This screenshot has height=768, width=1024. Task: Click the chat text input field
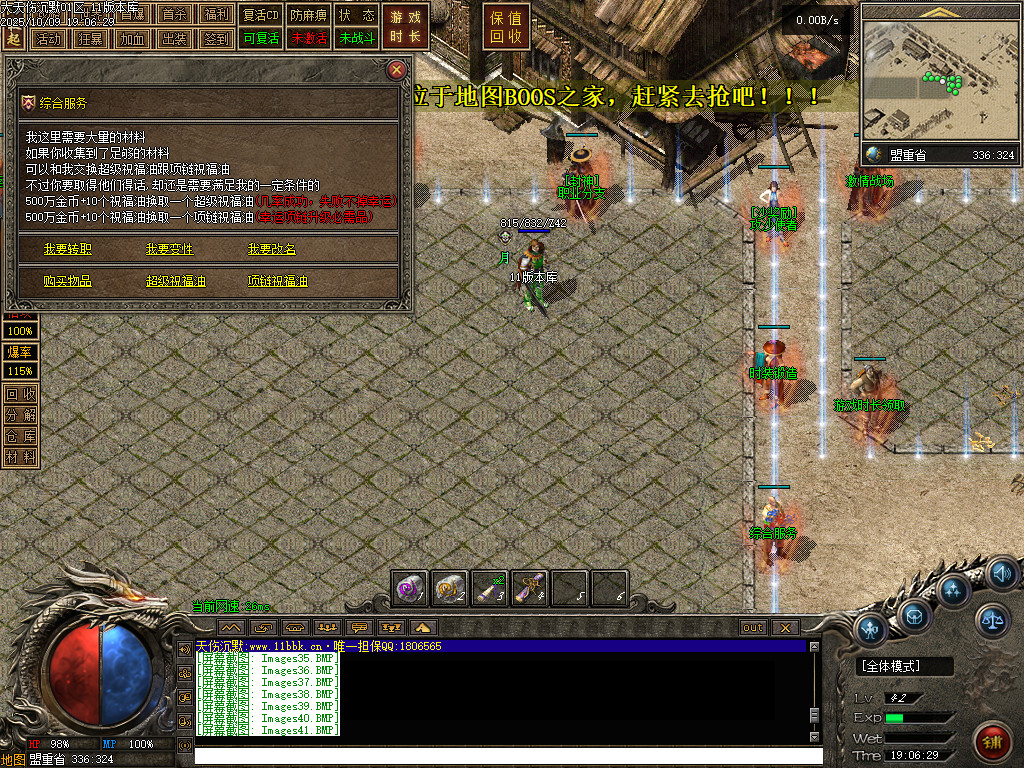(x=500, y=756)
